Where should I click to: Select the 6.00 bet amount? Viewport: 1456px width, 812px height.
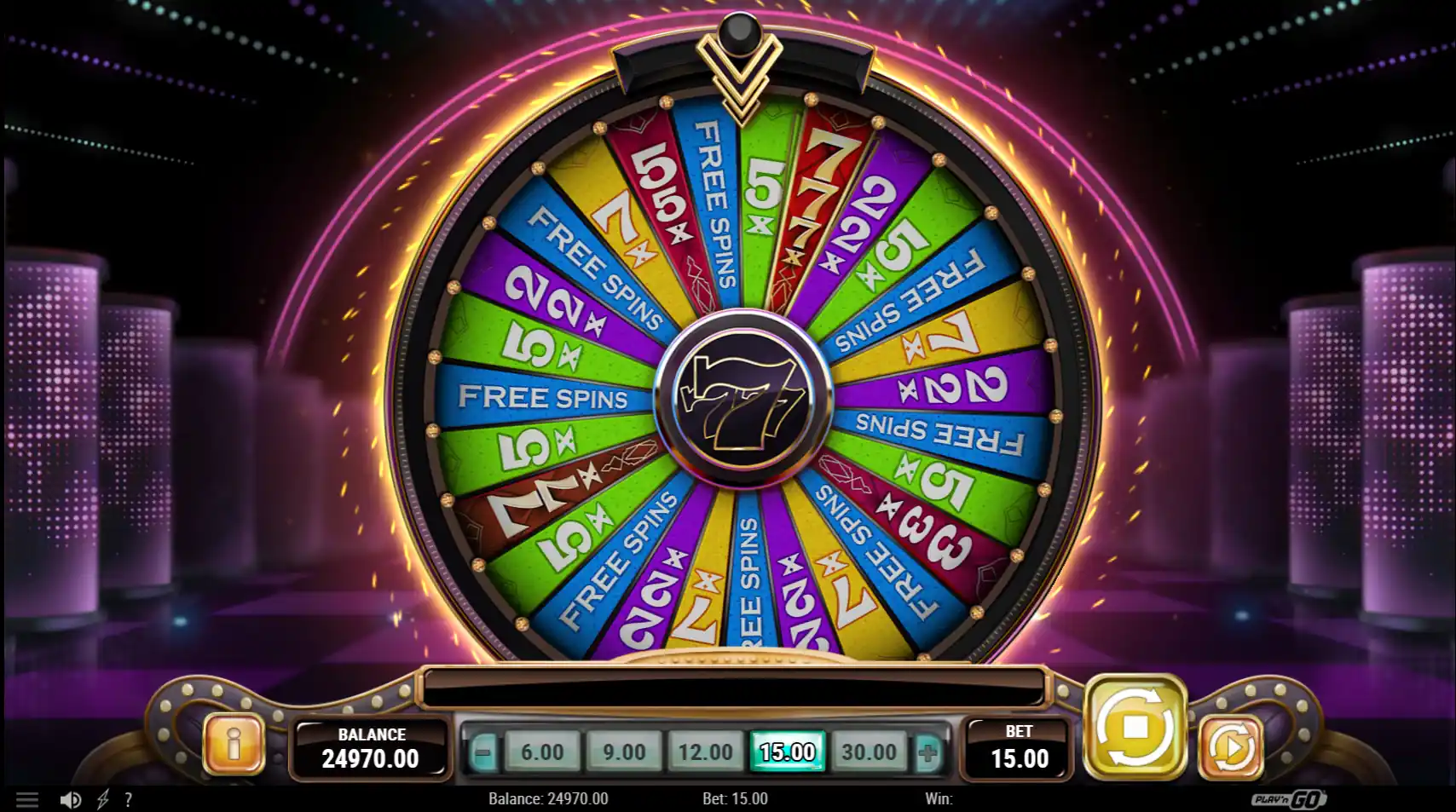click(542, 752)
